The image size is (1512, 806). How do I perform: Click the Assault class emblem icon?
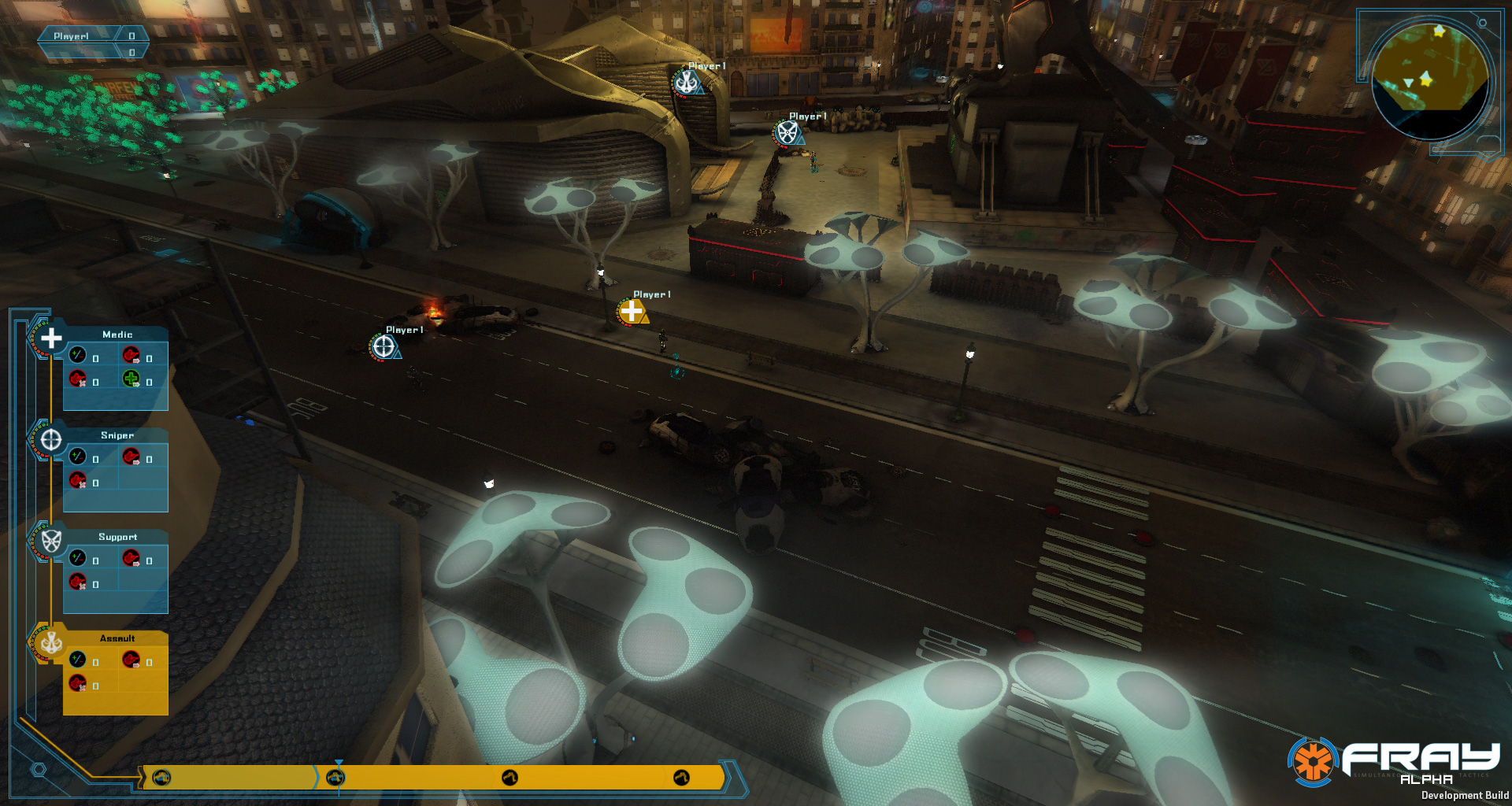pyautogui.click(x=51, y=642)
